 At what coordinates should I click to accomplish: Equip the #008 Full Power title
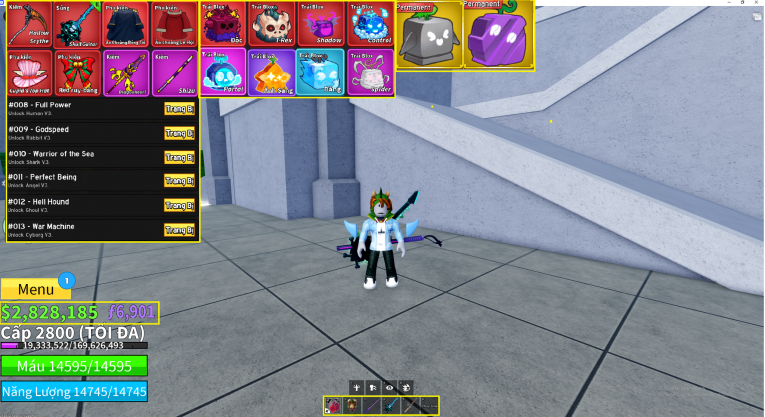(179, 108)
